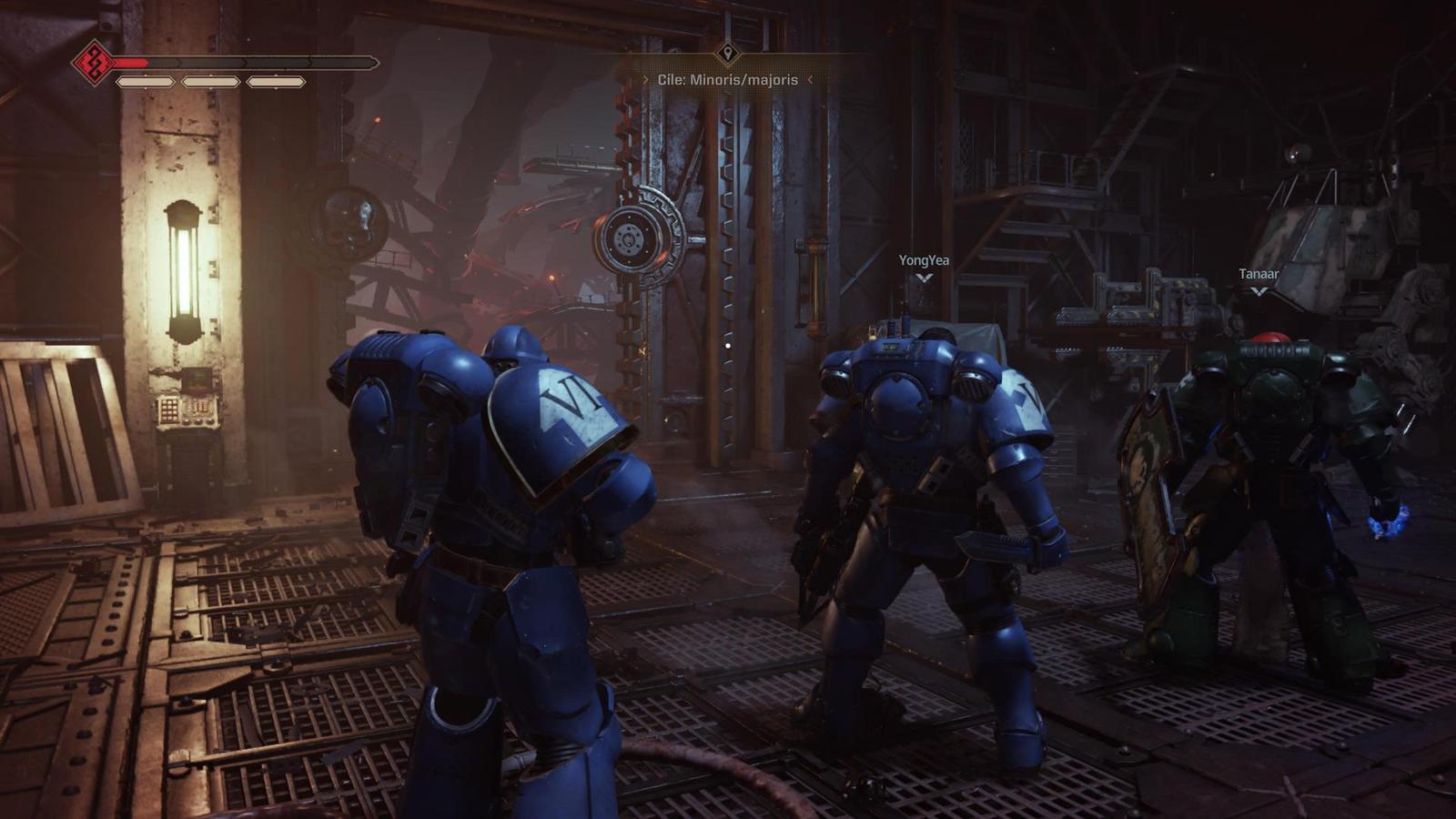The image size is (1456, 819).
Task: Select the objective location pin icon
Action: click(727, 54)
